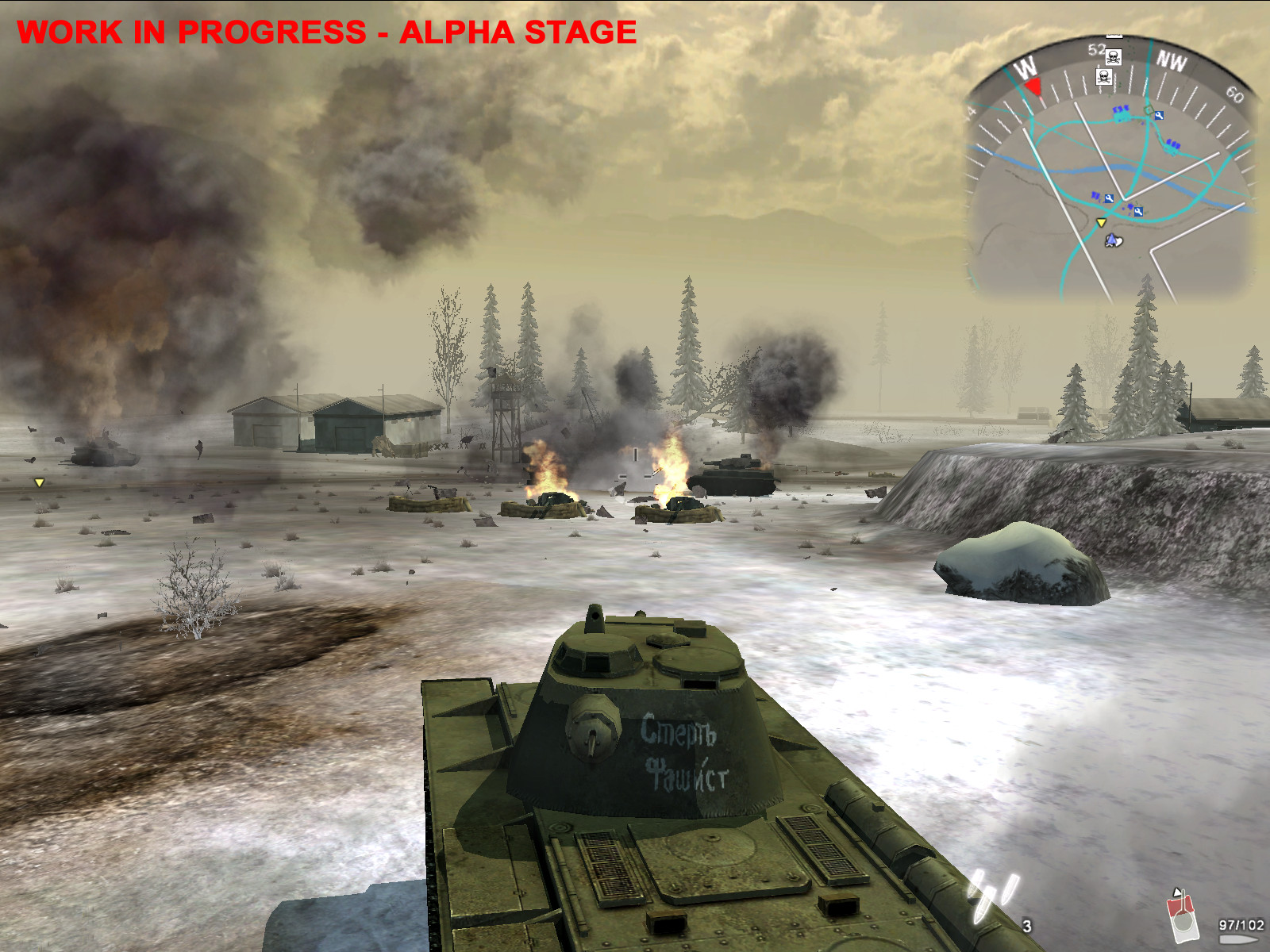This screenshot has height=952, width=1270.
Task: Select the wrench repair icon near the minimap crossroads
Action: 1160,115
